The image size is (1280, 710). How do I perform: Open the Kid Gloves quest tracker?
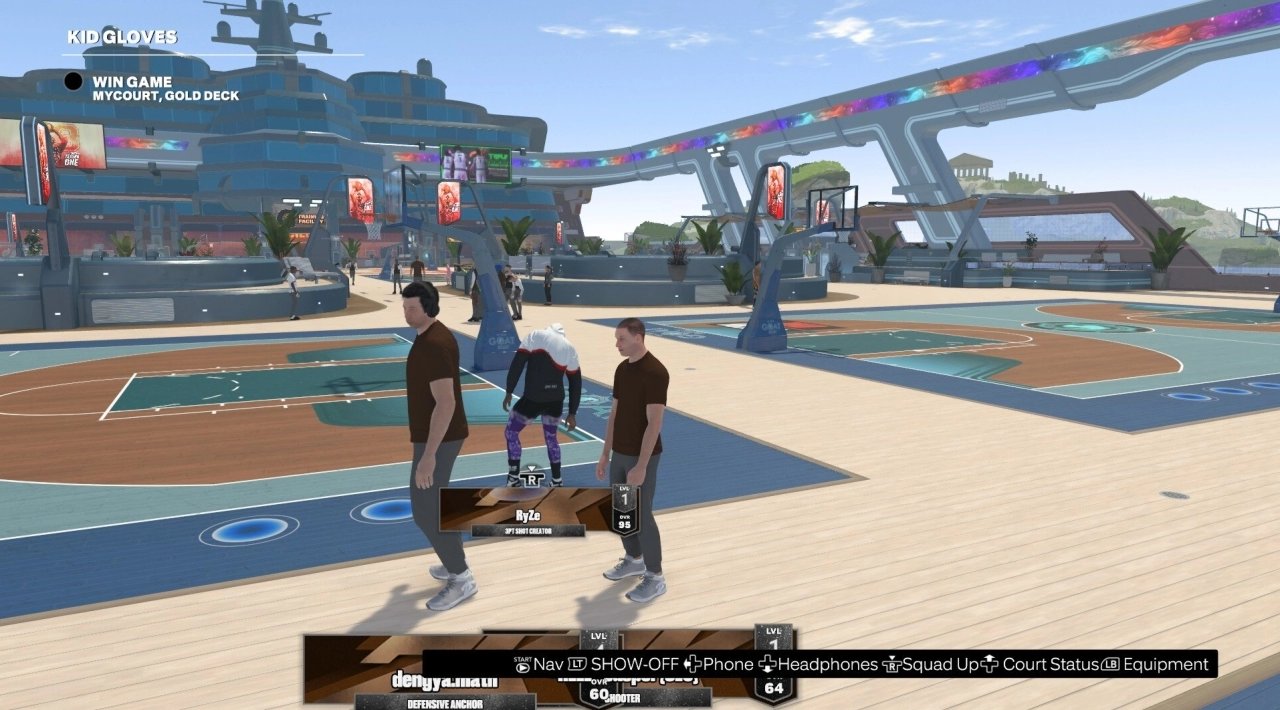click(x=122, y=38)
